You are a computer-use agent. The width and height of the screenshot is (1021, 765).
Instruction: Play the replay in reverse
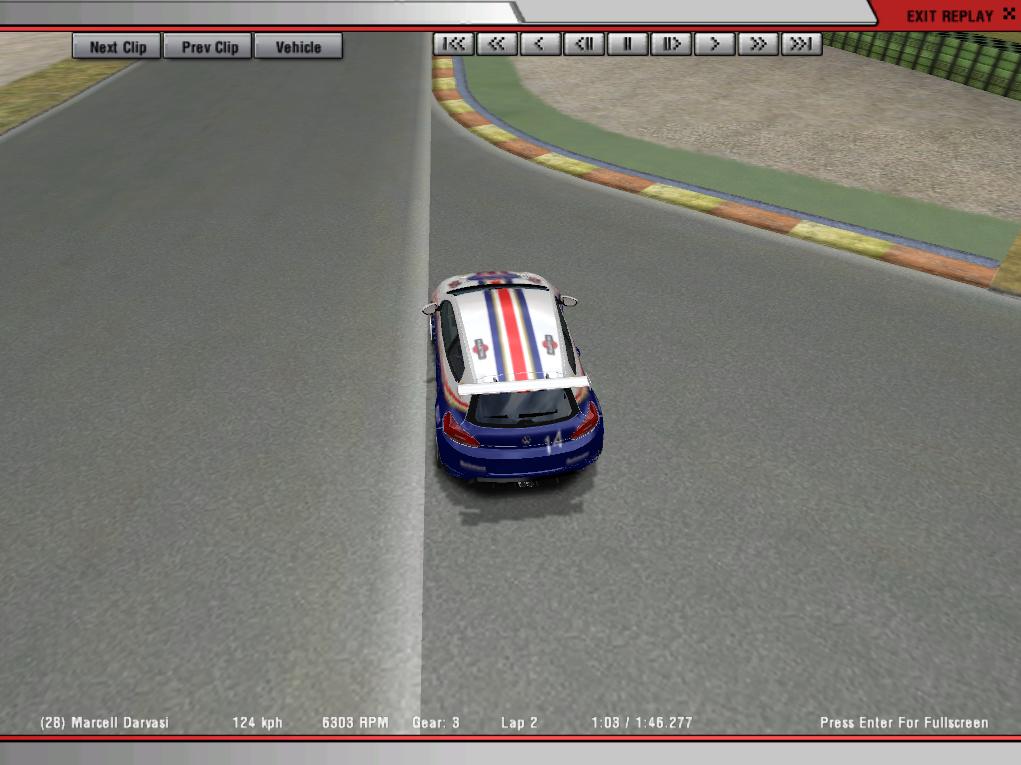[540, 44]
